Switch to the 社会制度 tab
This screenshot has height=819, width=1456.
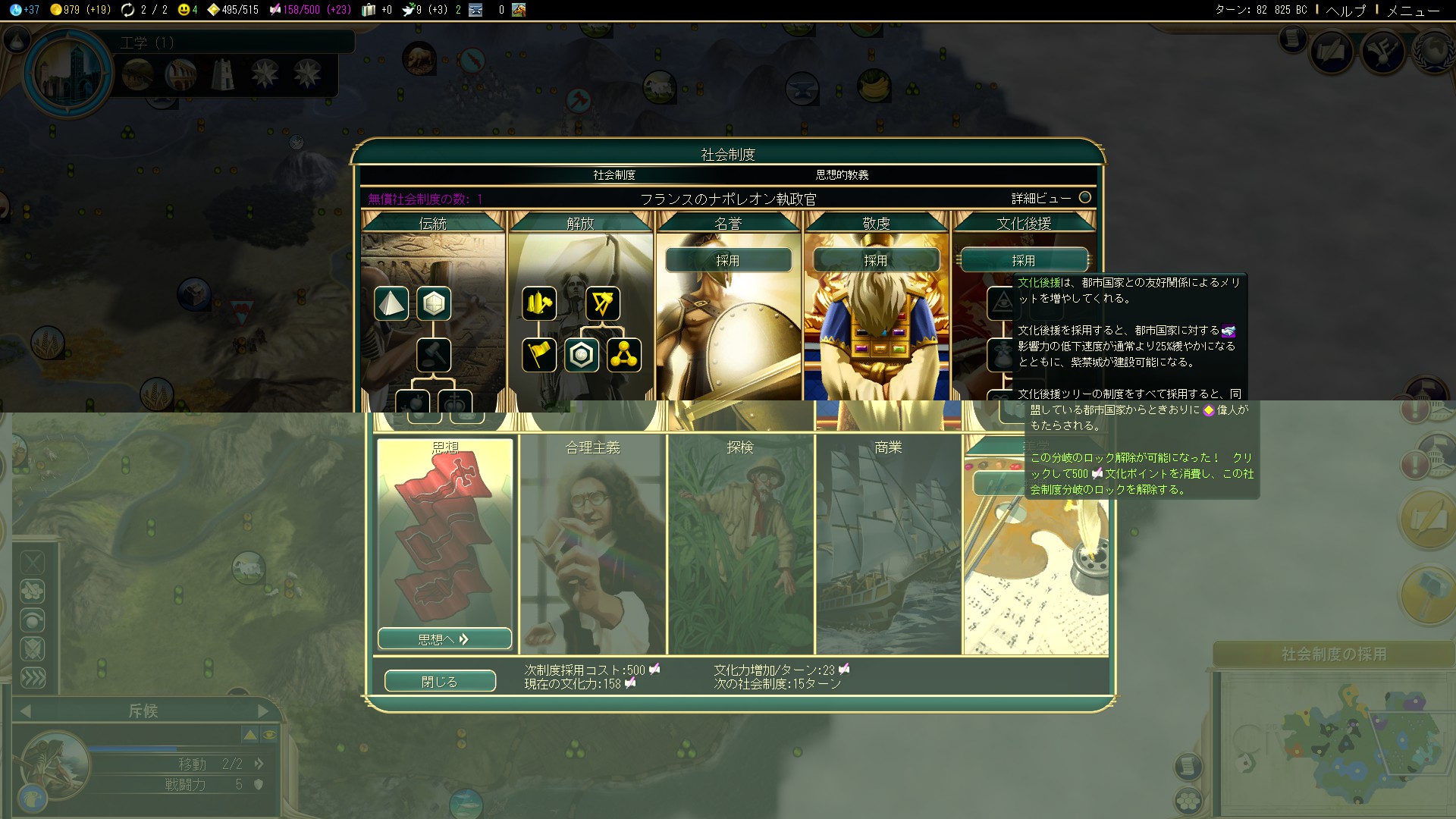(x=614, y=175)
